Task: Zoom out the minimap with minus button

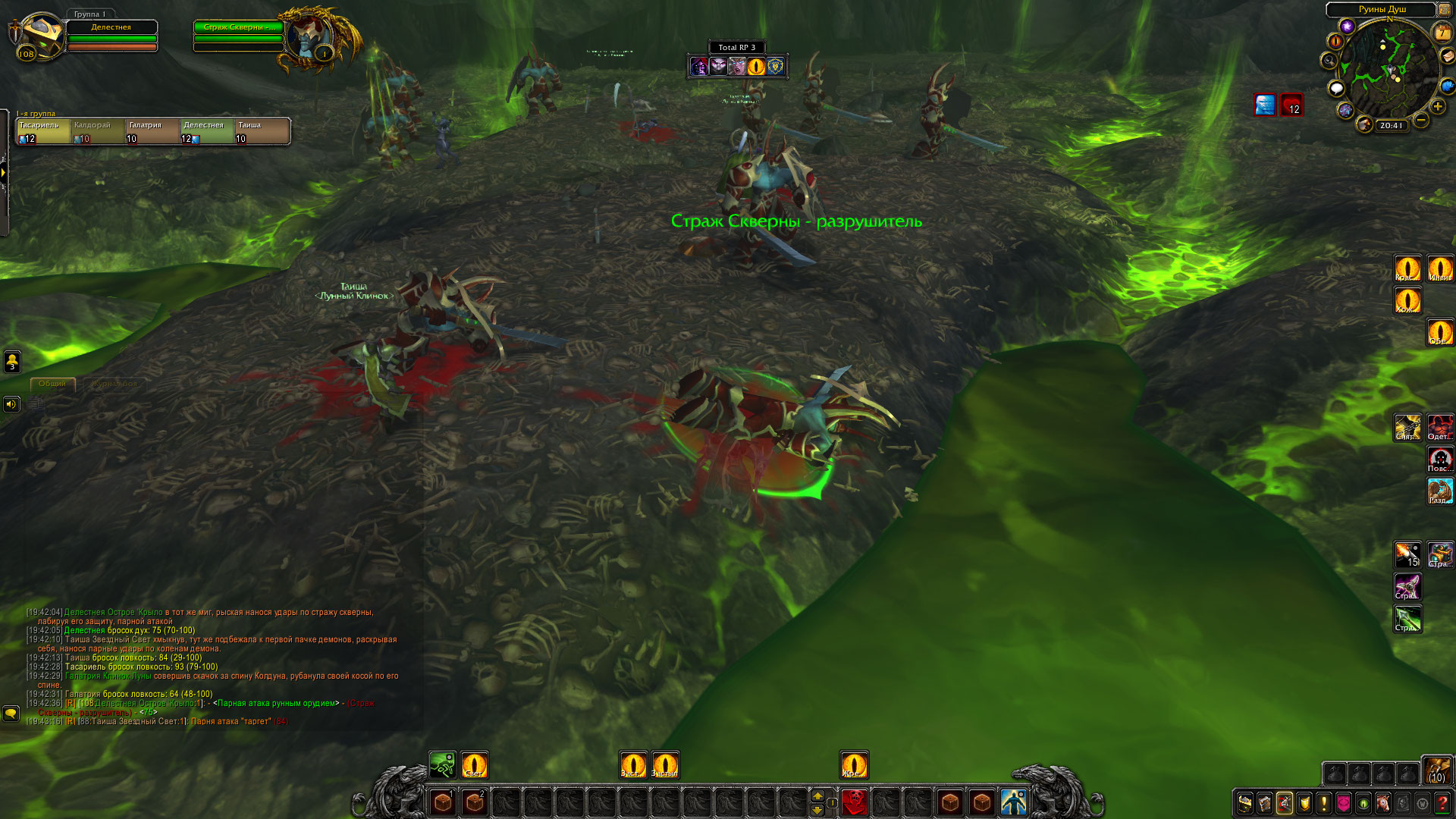Action: 1421,120
